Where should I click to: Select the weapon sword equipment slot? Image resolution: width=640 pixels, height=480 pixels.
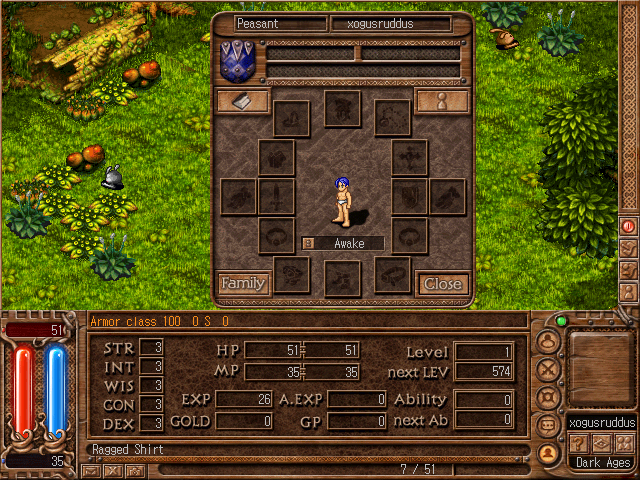[277, 196]
